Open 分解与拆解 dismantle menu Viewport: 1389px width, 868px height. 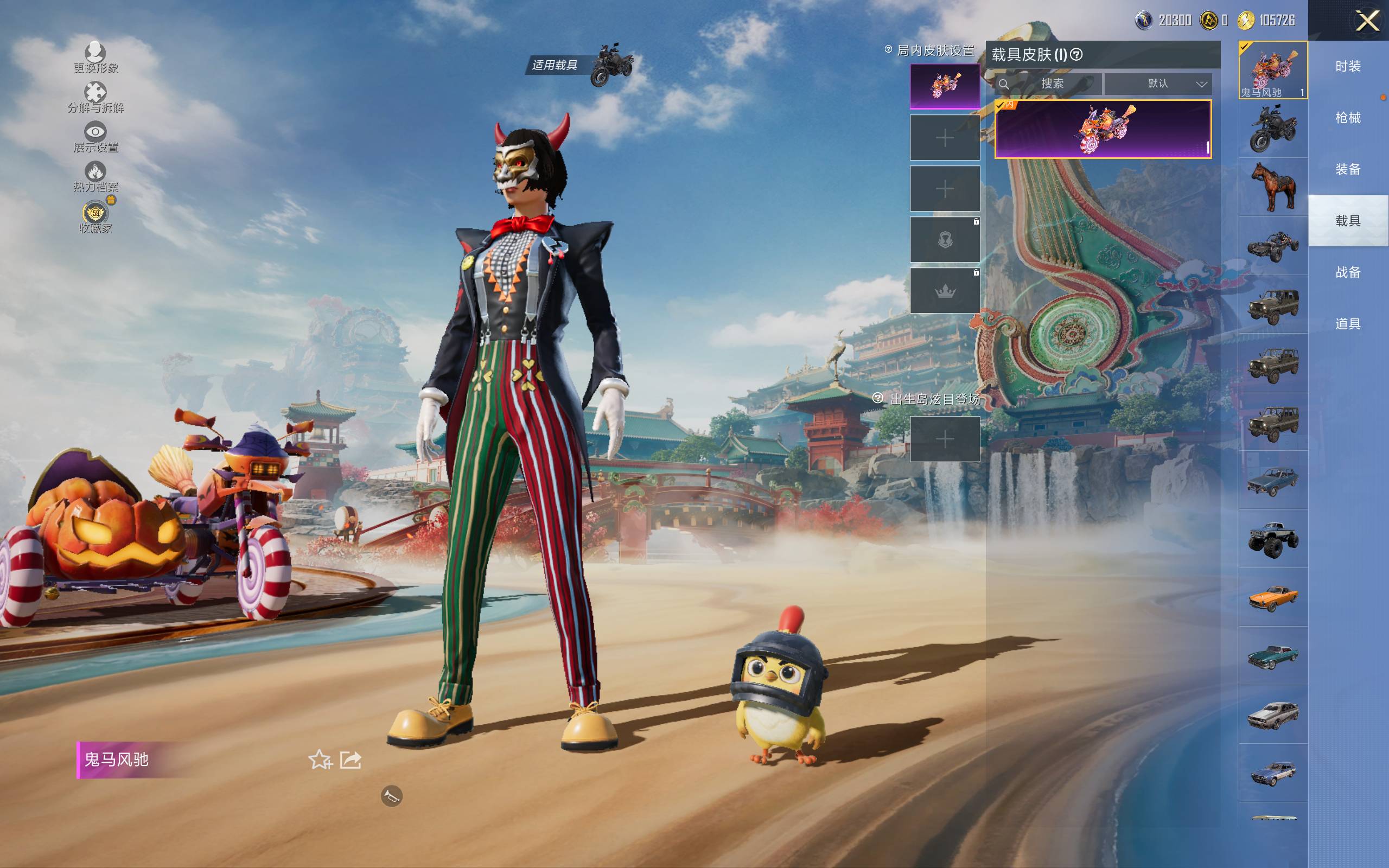click(95, 97)
